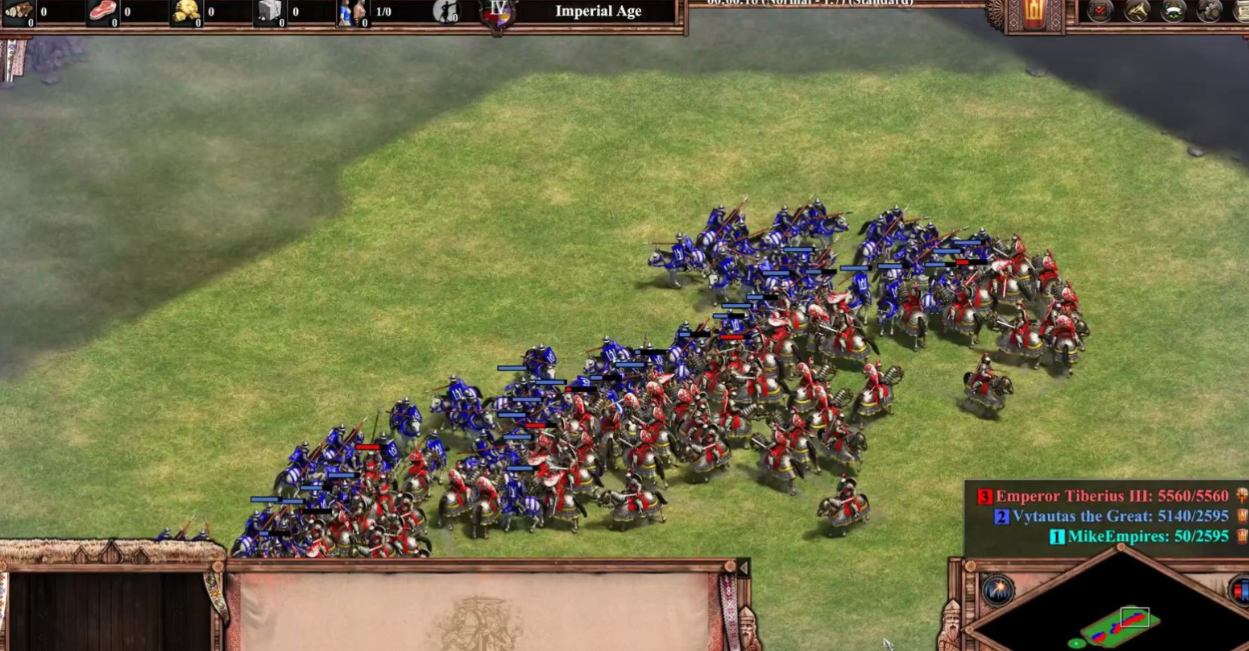1249x651 pixels.
Task: Click the golden horn button
Action: (1137, 11)
